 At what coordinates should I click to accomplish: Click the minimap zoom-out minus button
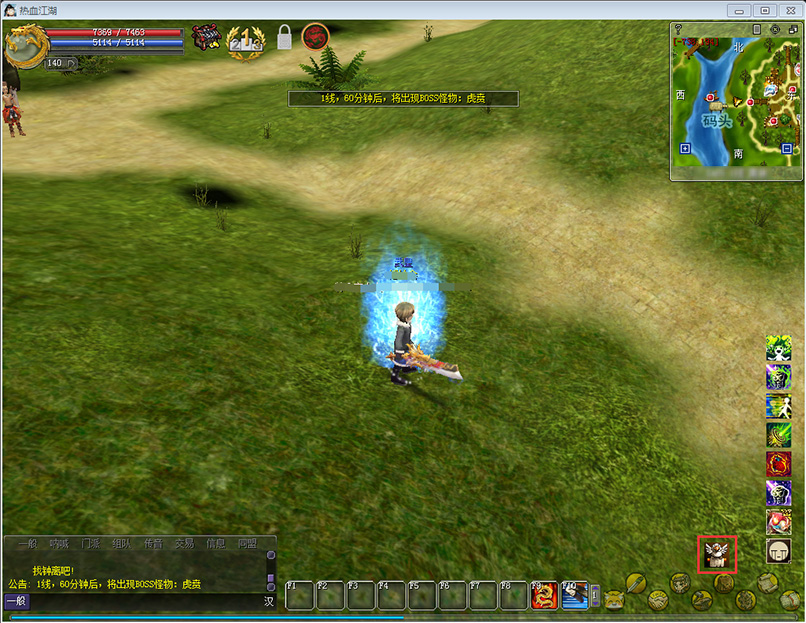click(x=787, y=149)
